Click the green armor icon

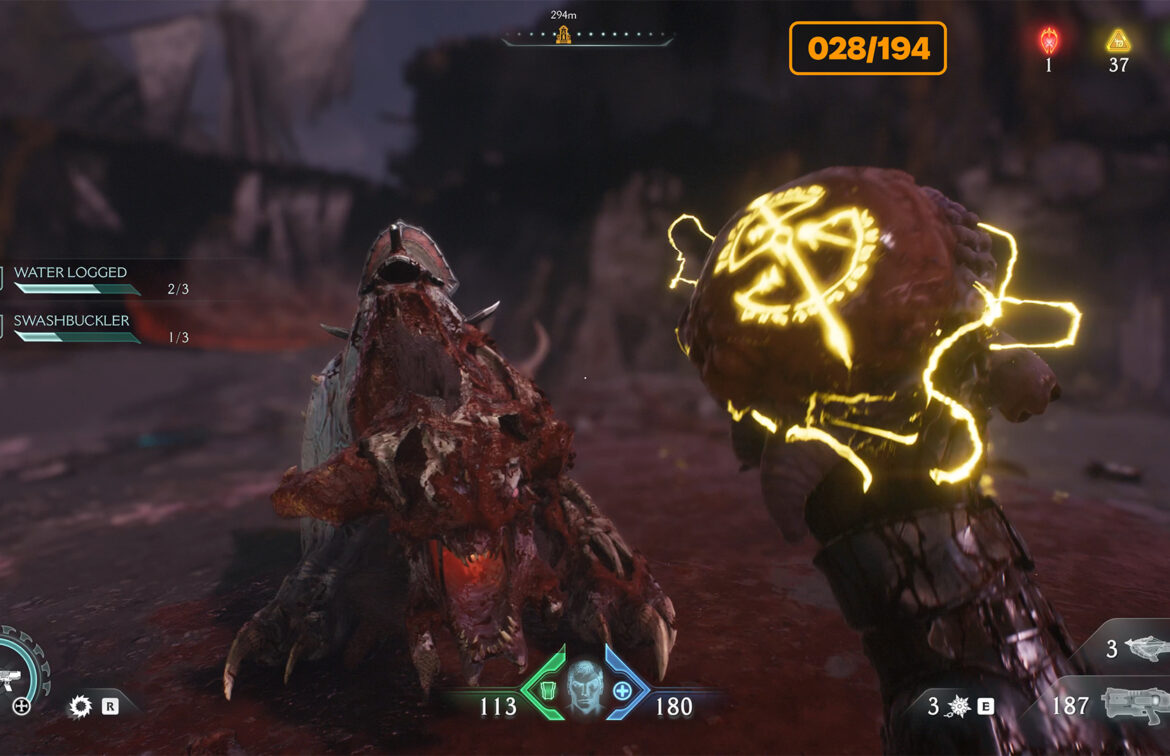545,690
